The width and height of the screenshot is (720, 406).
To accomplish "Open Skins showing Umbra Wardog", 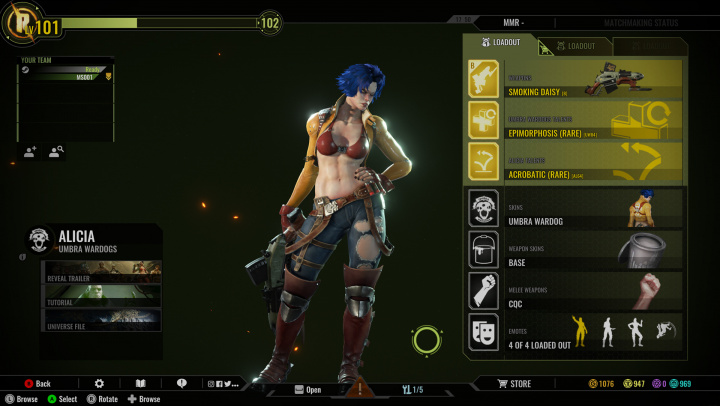I will (575, 208).
